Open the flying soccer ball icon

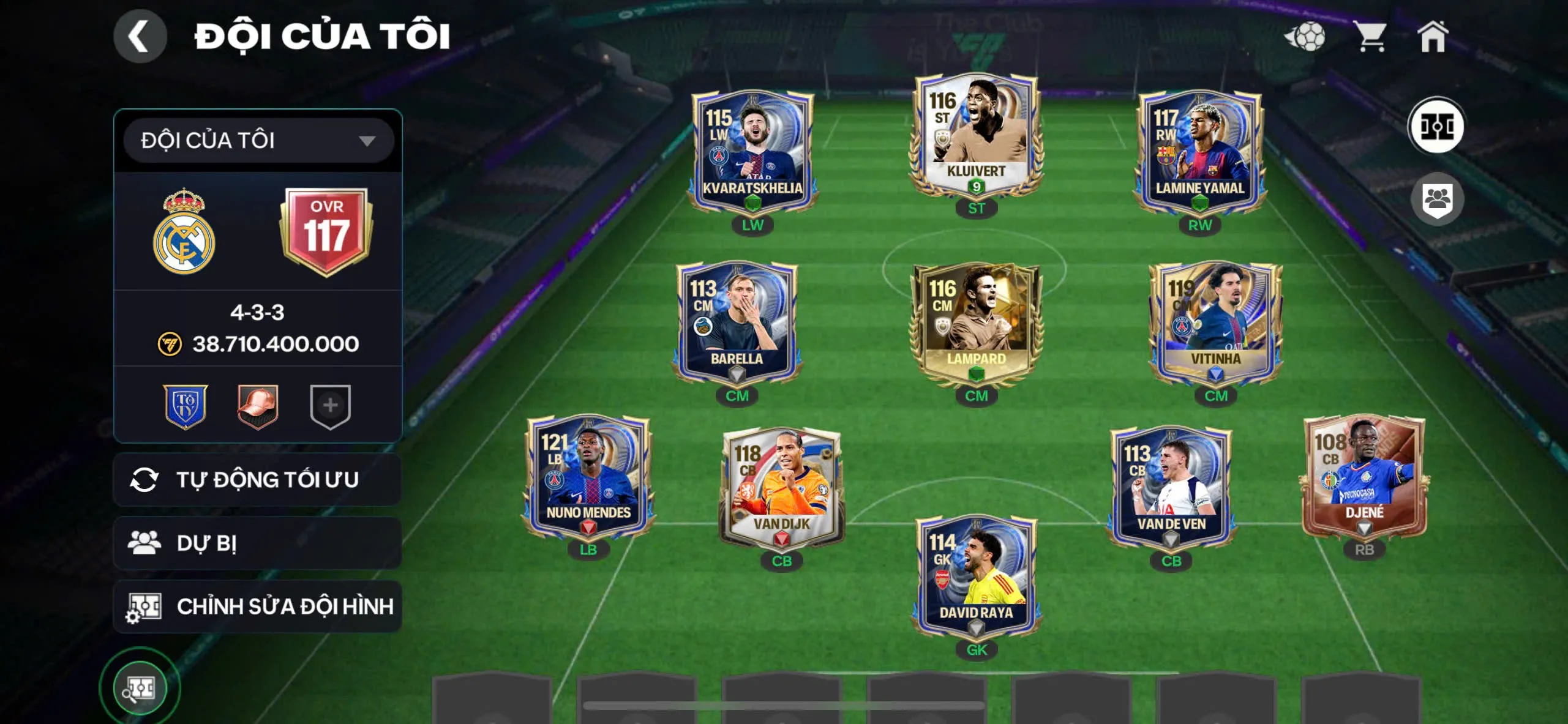point(1305,37)
